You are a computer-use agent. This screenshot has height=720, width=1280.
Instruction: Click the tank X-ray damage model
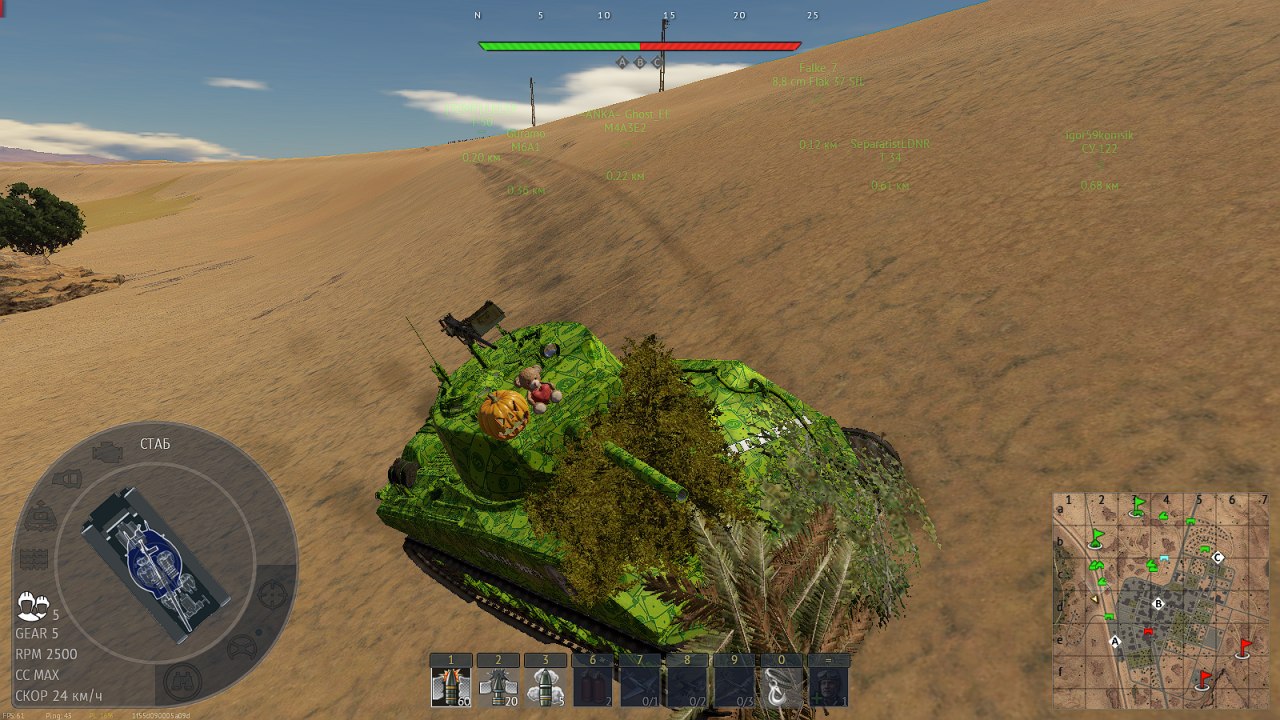coord(155,563)
